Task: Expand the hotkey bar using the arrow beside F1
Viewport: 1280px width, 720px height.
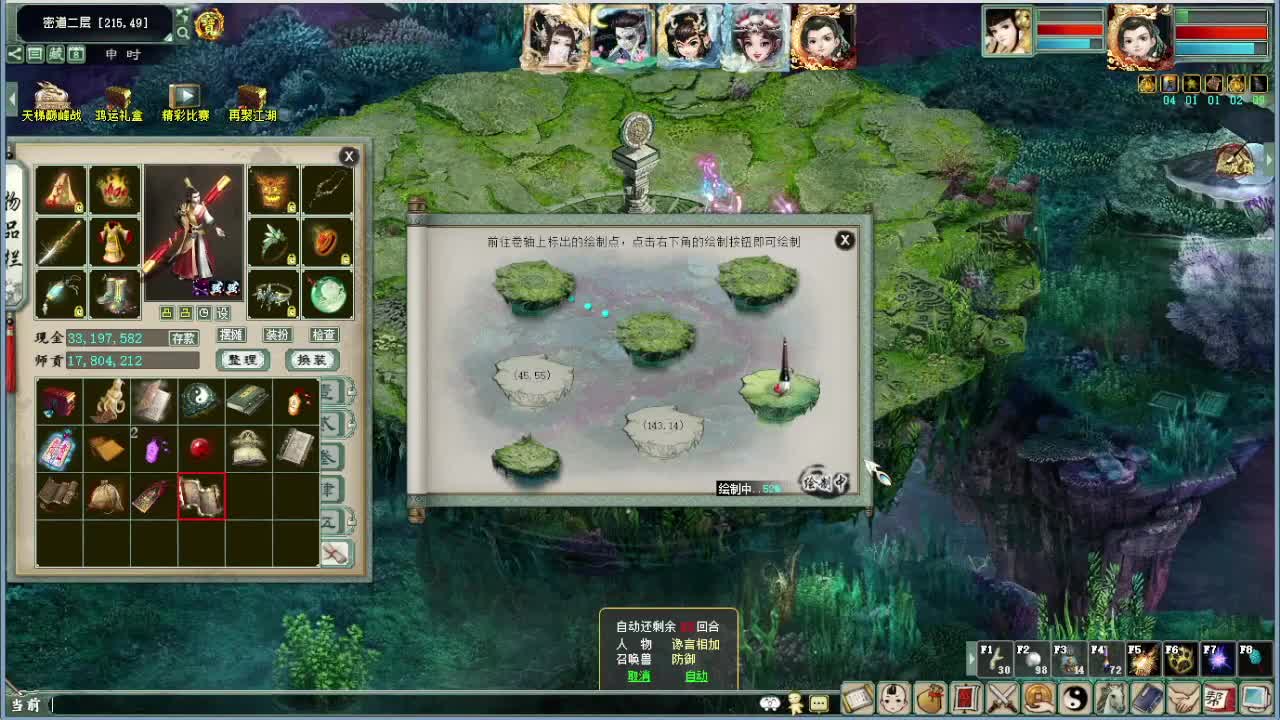Action: pos(972,657)
